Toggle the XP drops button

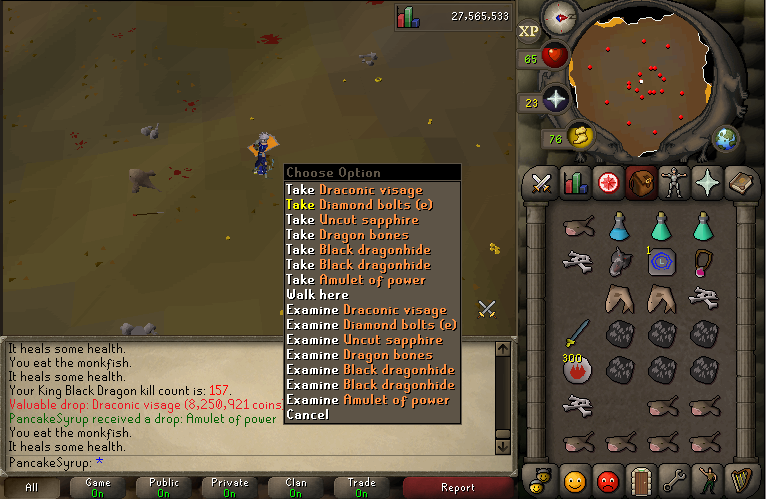point(529,31)
